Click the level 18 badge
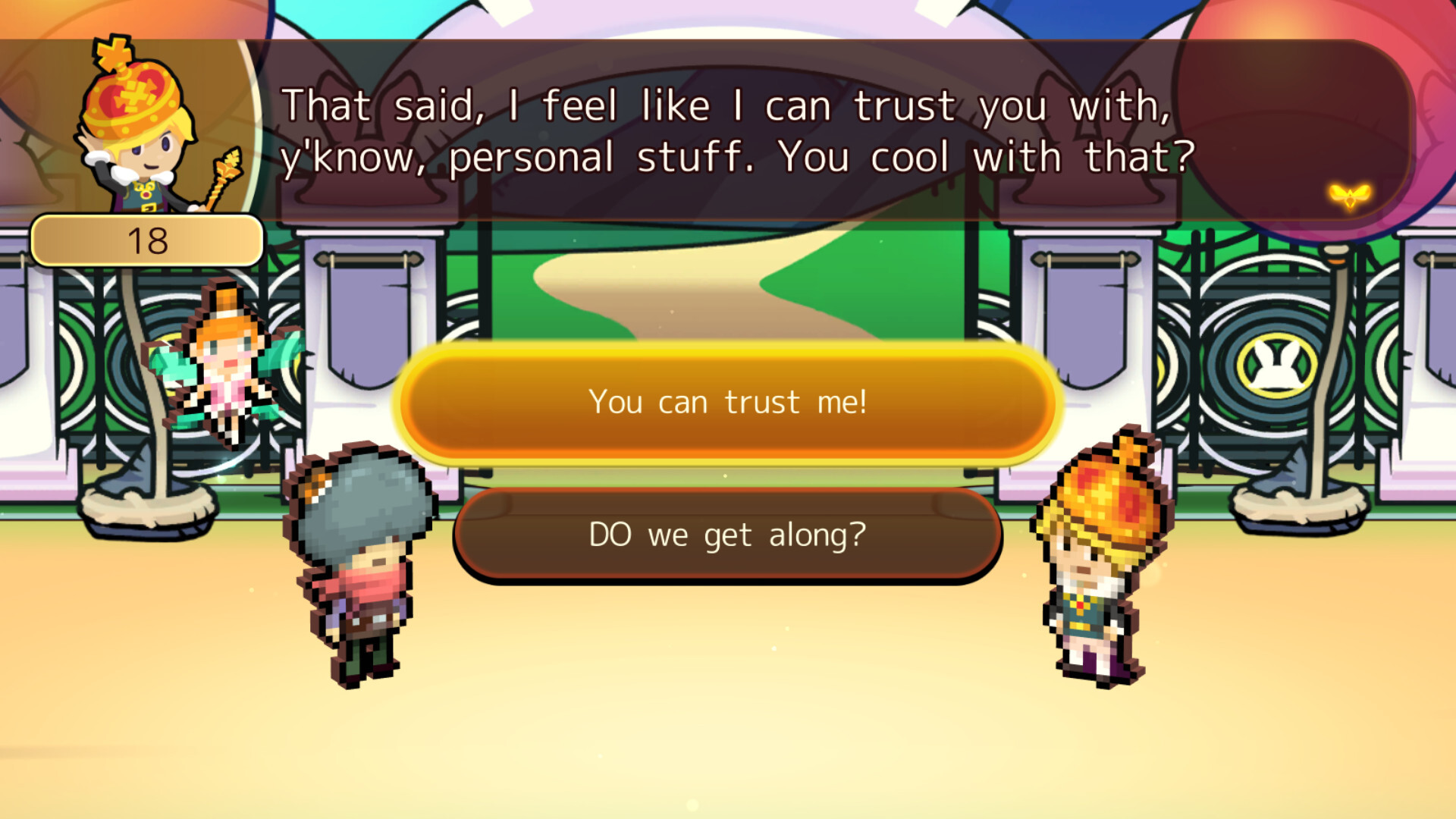The image size is (1456, 819). click(x=146, y=239)
